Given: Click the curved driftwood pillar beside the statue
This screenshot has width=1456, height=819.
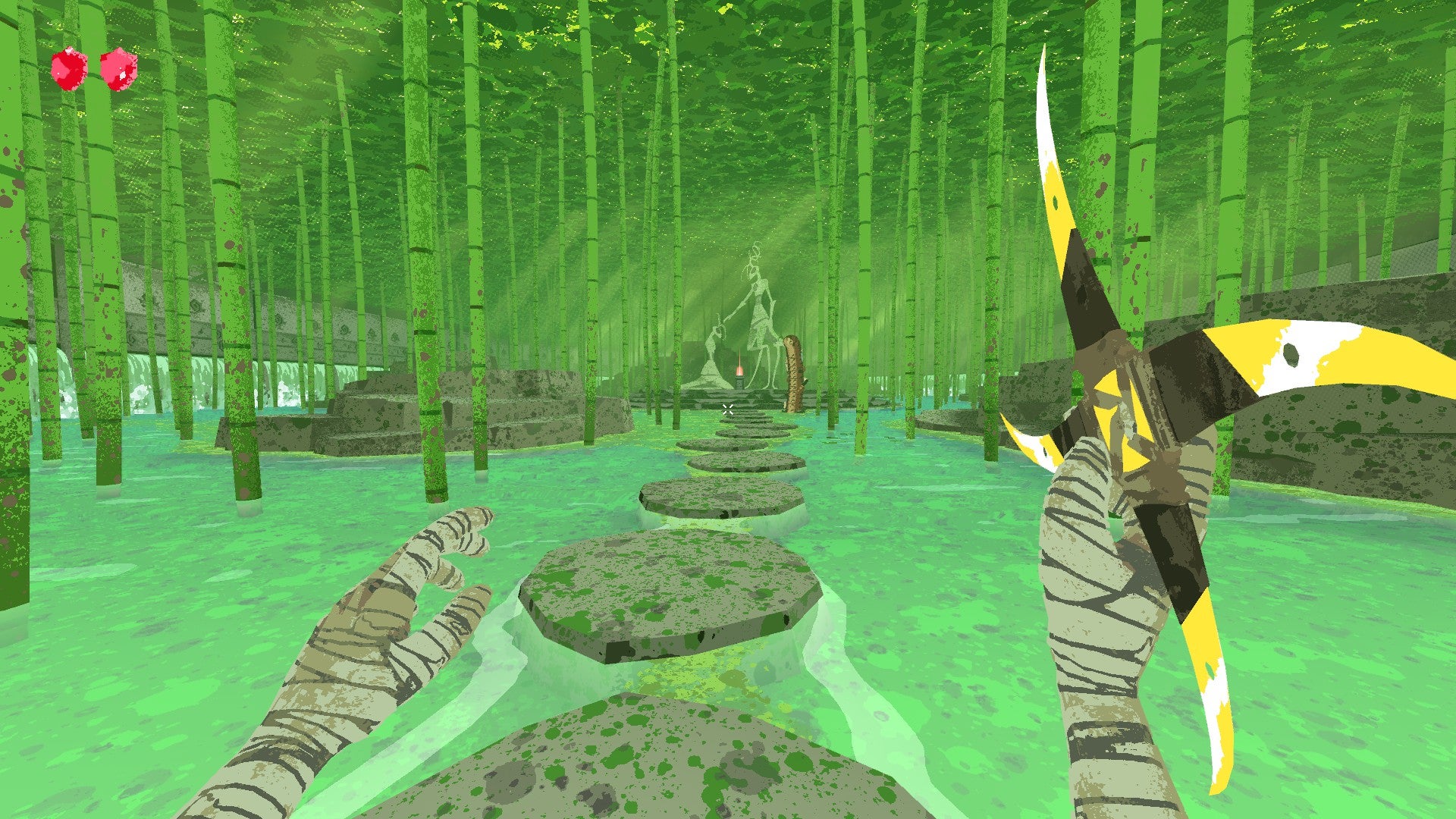Looking at the screenshot, I should pos(792,372).
